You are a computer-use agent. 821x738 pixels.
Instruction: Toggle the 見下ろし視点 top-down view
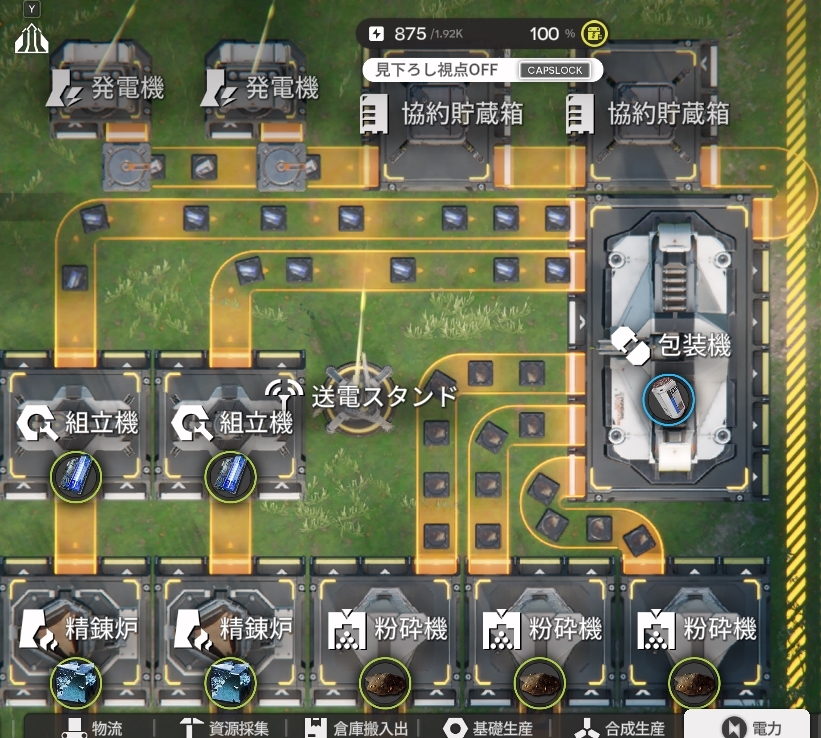point(482,70)
